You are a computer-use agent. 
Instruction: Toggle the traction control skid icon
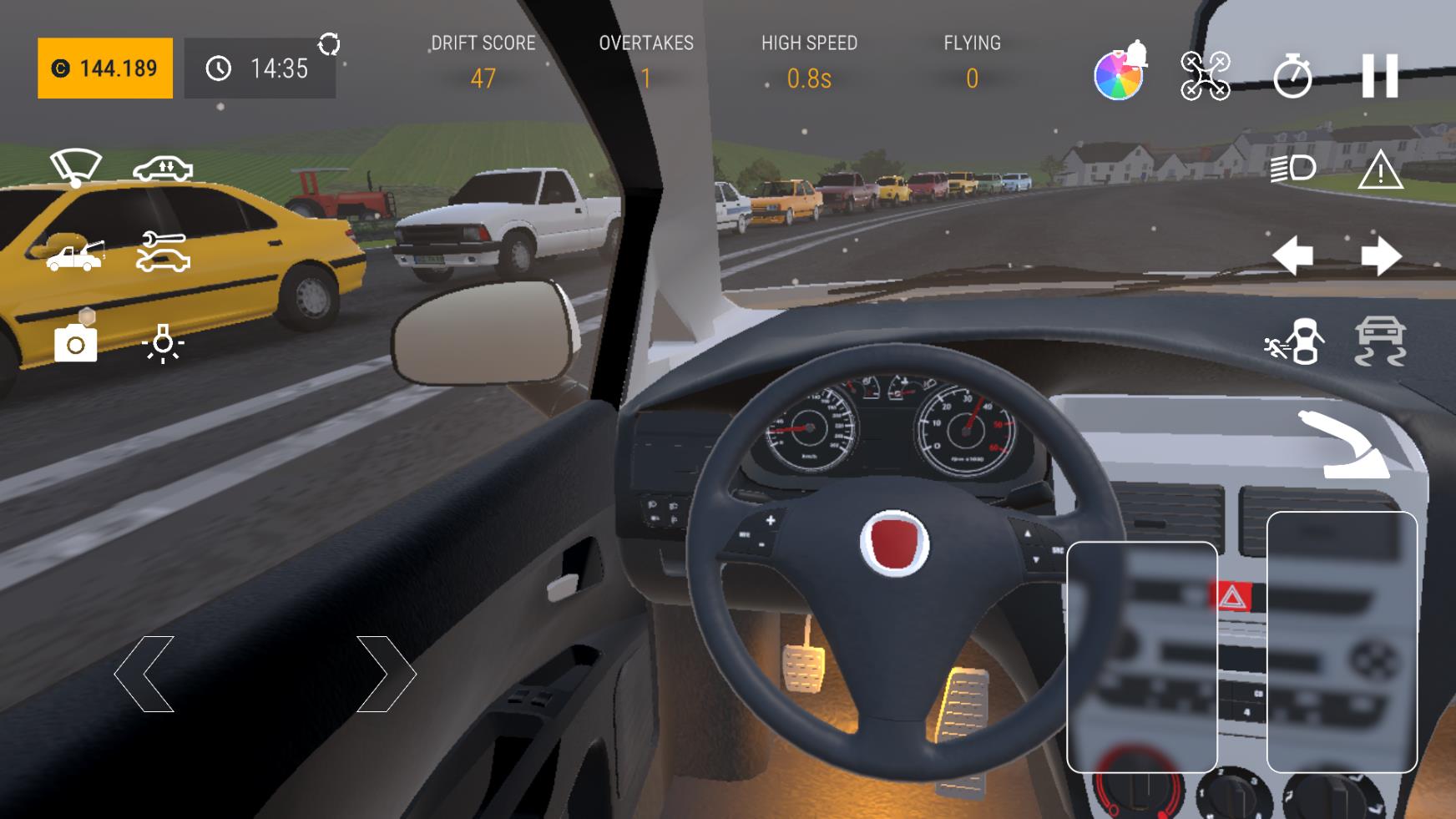(1380, 341)
